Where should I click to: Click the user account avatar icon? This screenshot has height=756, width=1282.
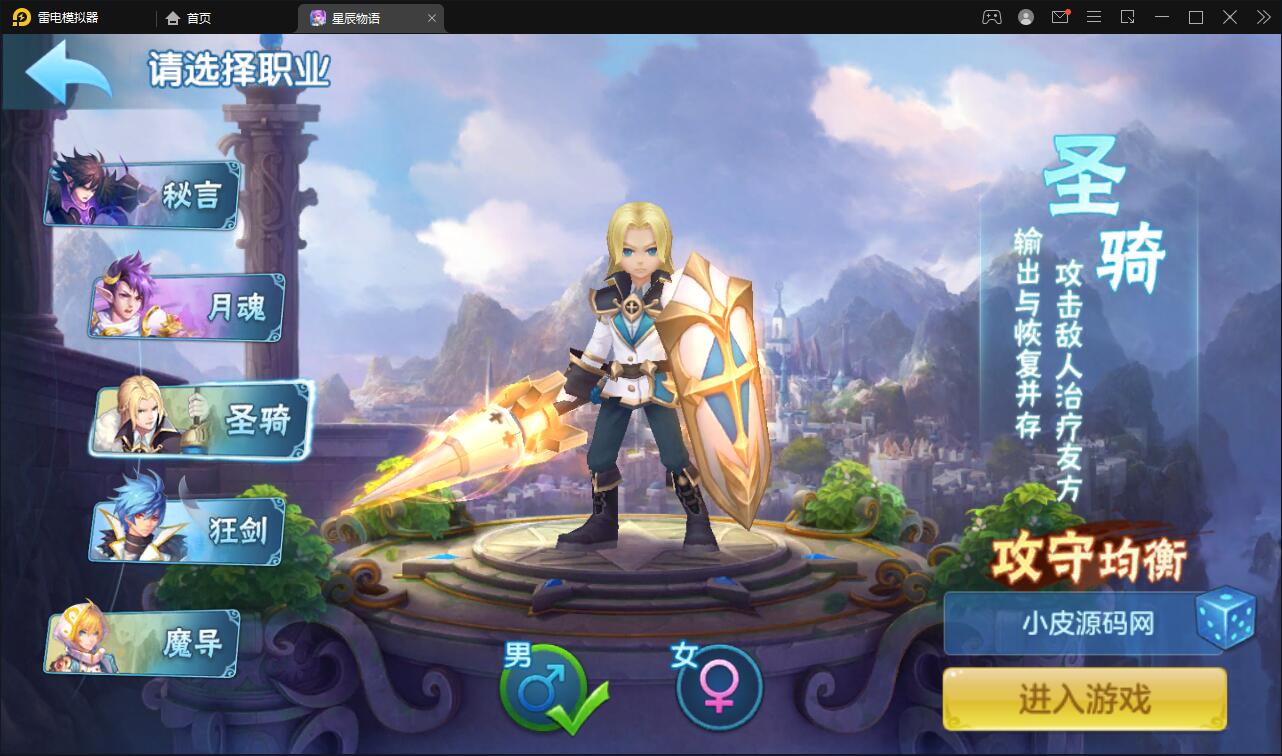coord(1026,17)
